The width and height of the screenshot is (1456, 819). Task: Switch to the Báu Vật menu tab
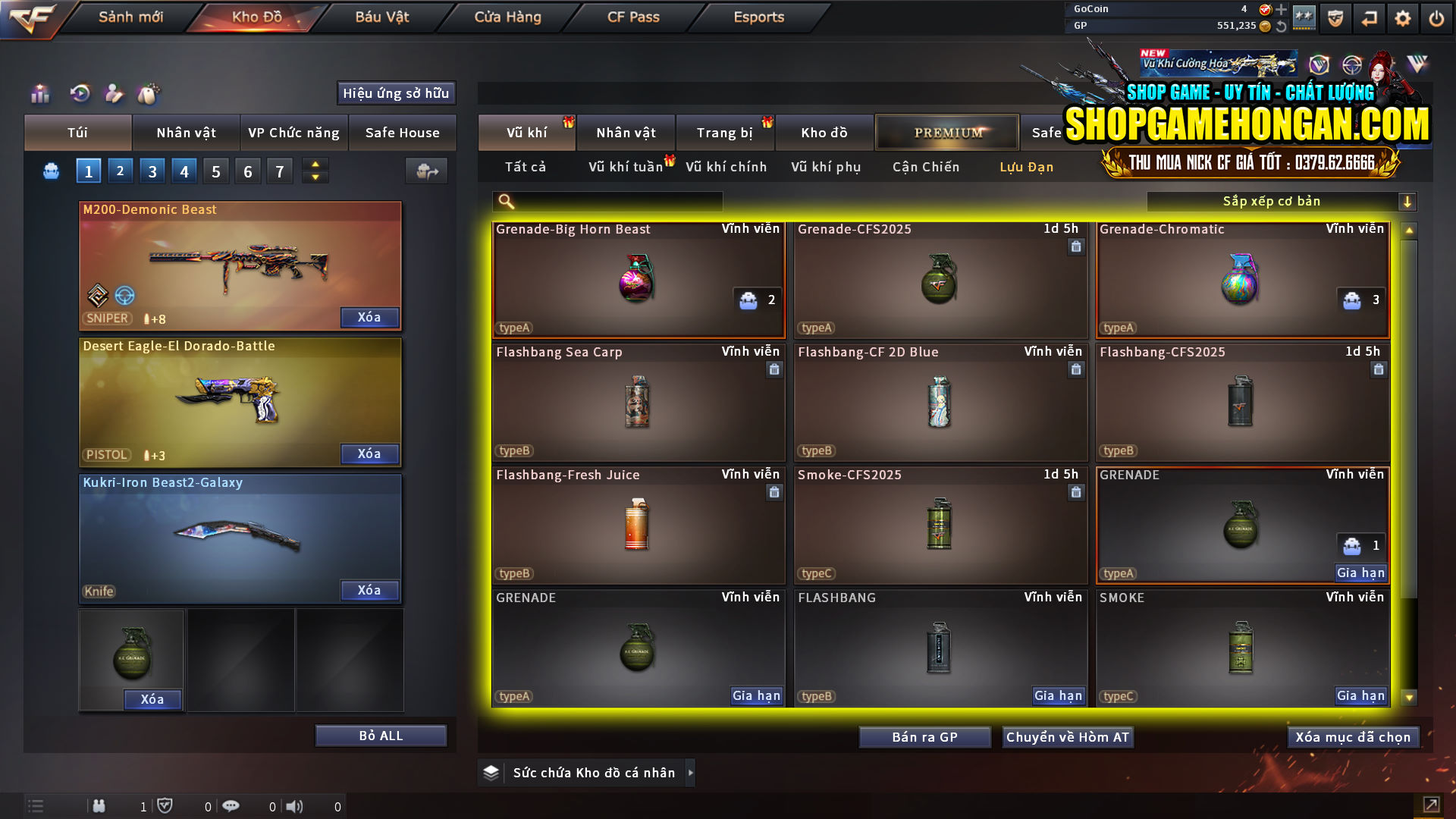pyautogui.click(x=381, y=17)
